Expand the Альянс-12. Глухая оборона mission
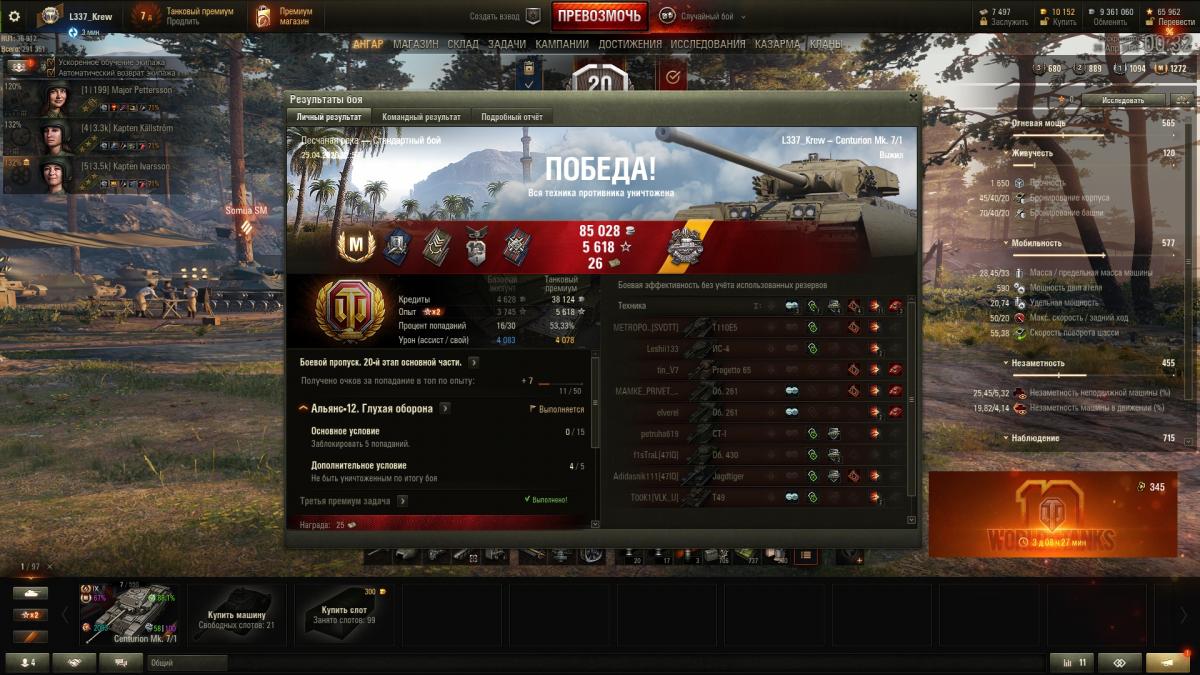 444,409
